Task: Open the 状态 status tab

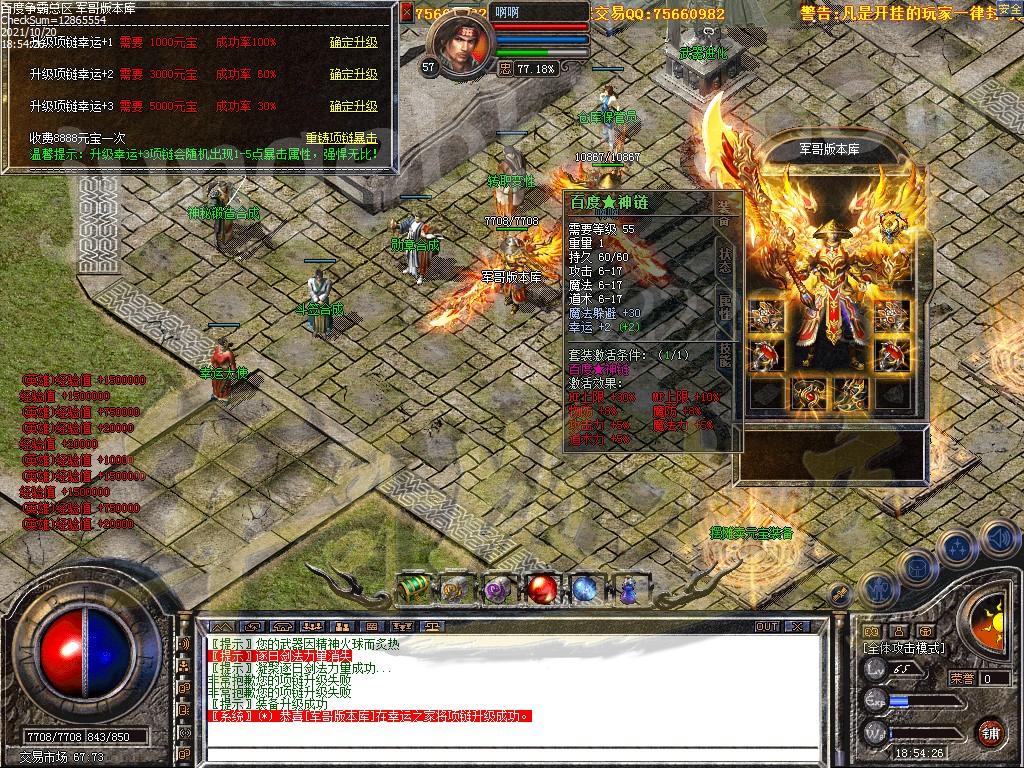Action: [725, 258]
